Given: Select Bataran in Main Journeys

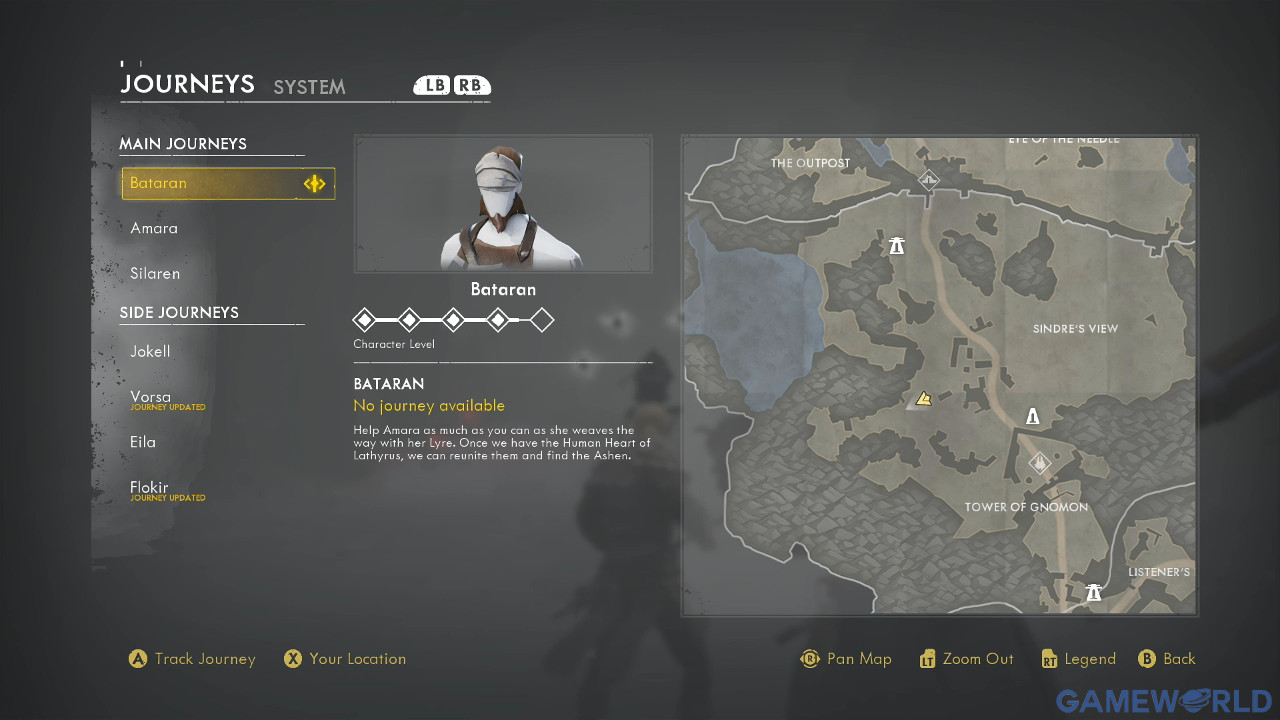Looking at the screenshot, I should coord(227,183).
